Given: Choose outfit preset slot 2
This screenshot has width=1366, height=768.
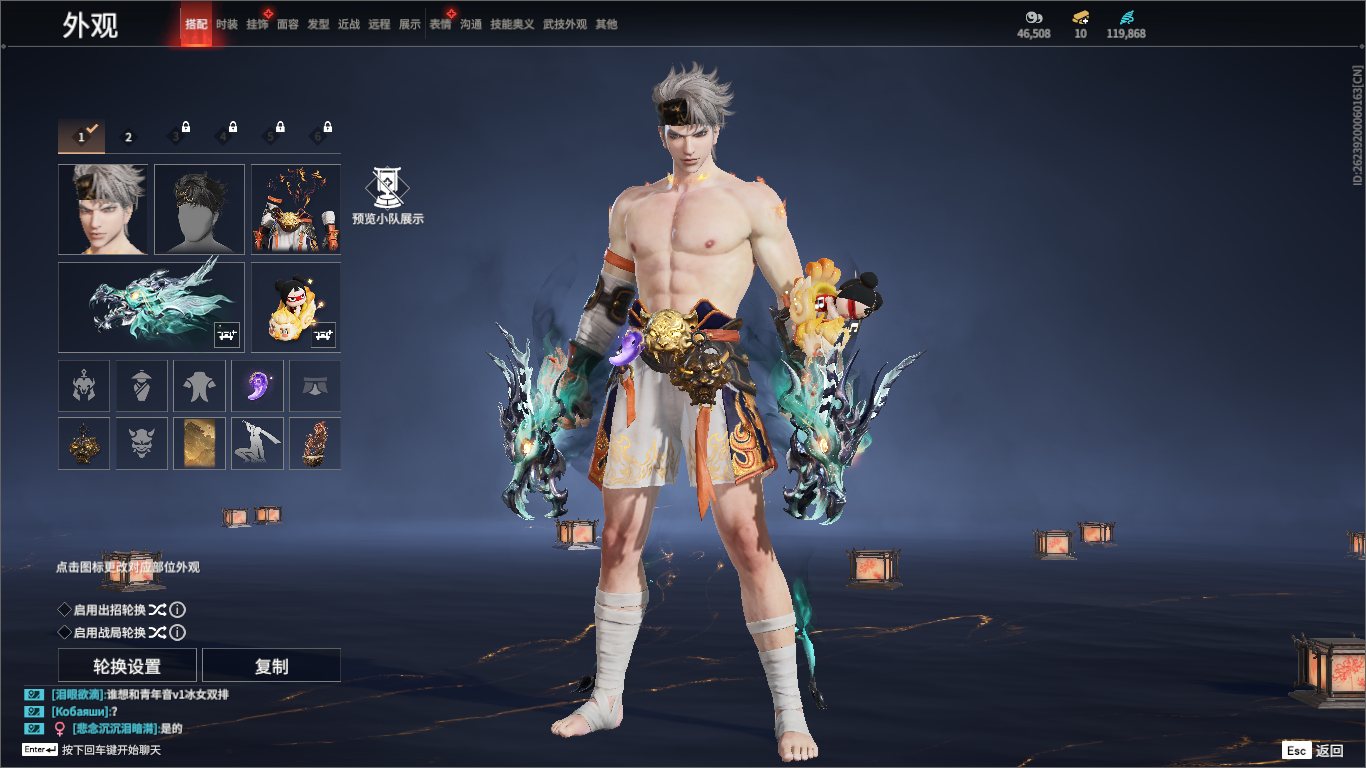Looking at the screenshot, I should point(128,137).
